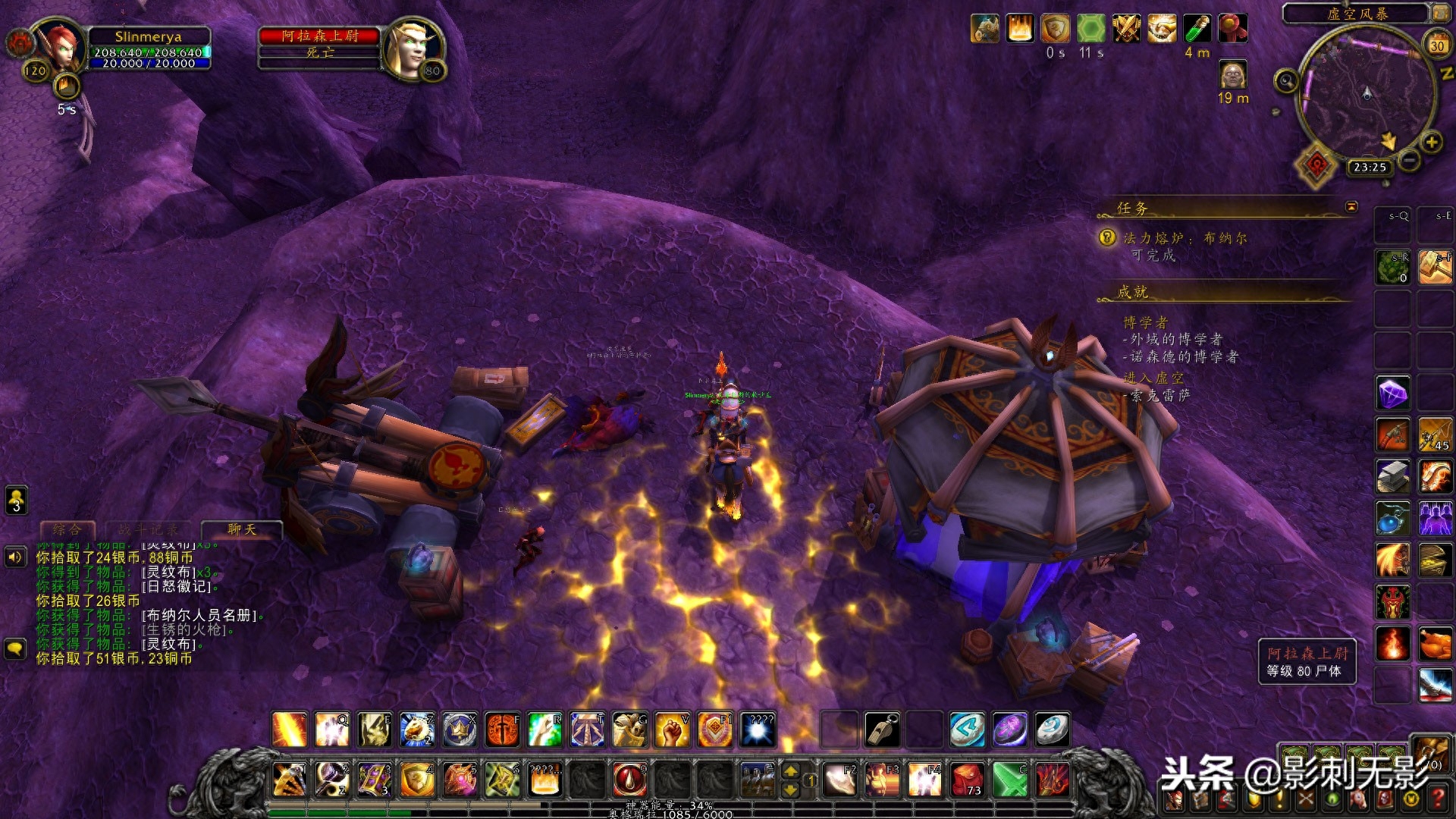This screenshot has width=1456, height=819.
Task: Use the whistle item on the action bar
Action: pyautogui.click(x=882, y=730)
